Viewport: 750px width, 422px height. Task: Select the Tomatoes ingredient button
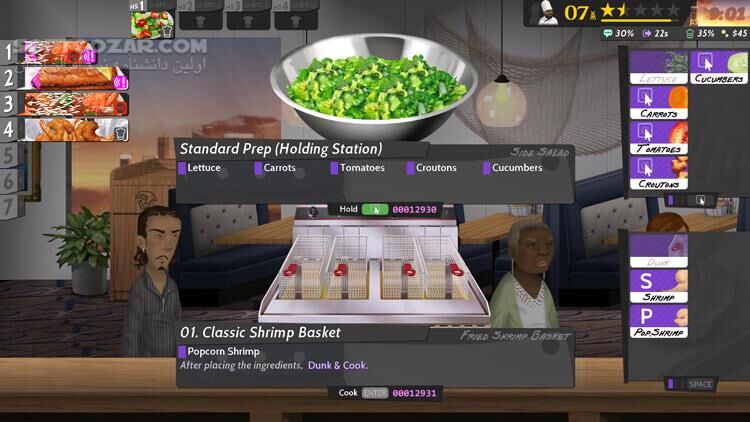click(x=659, y=138)
